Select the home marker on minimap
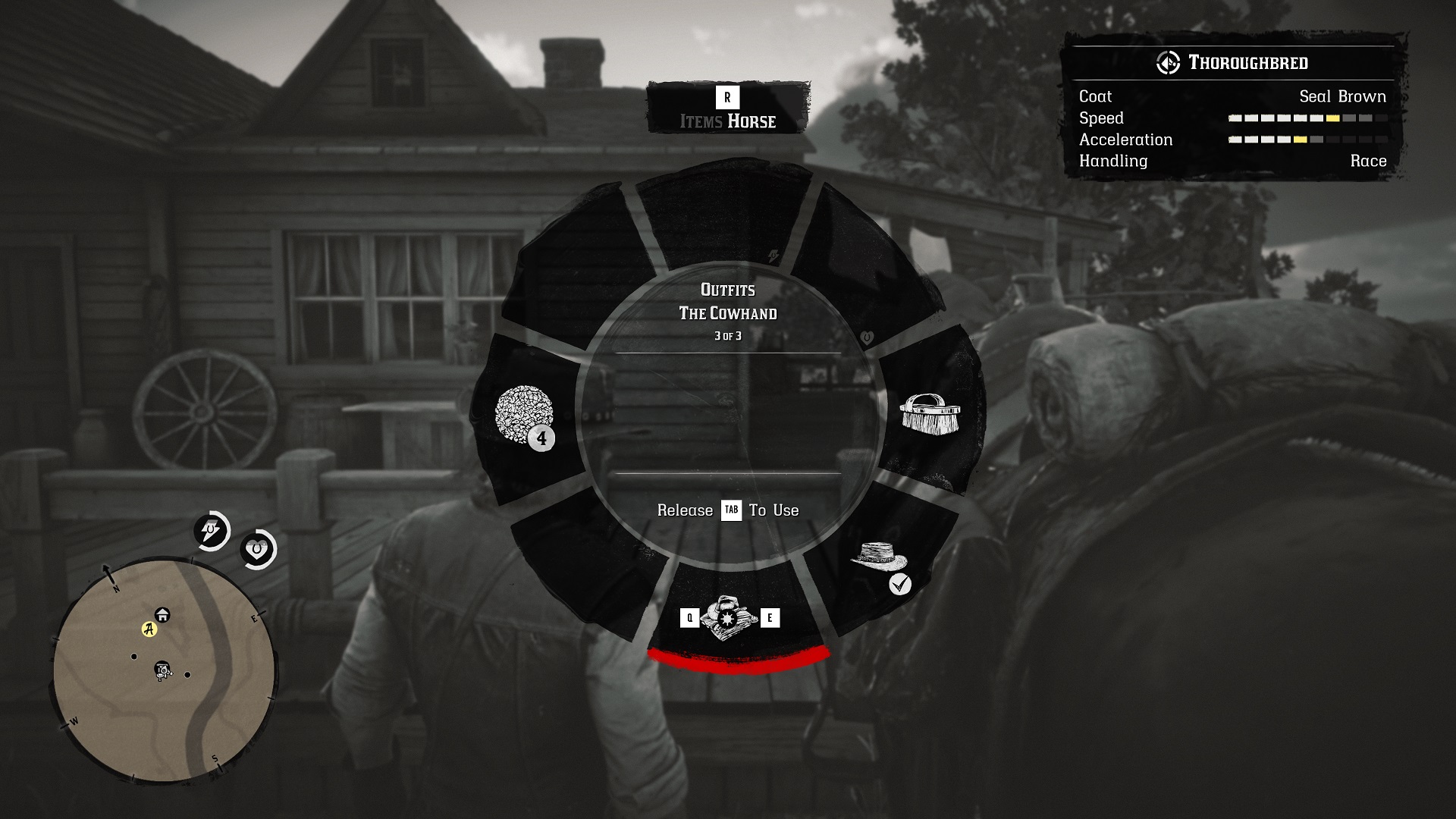1456x819 pixels. (162, 614)
